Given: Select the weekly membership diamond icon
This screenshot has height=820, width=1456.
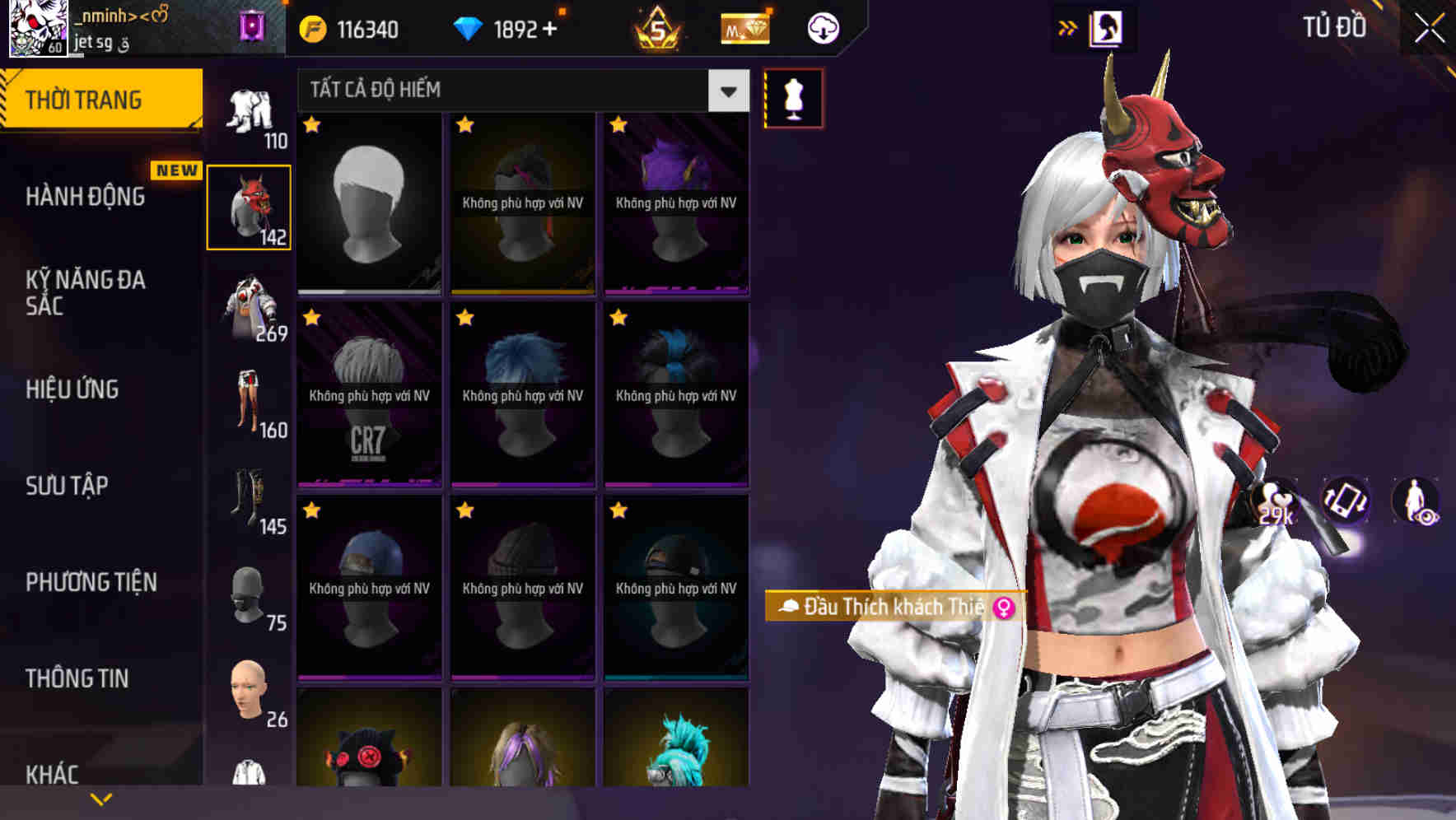Looking at the screenshot, I should pos(743,28).
